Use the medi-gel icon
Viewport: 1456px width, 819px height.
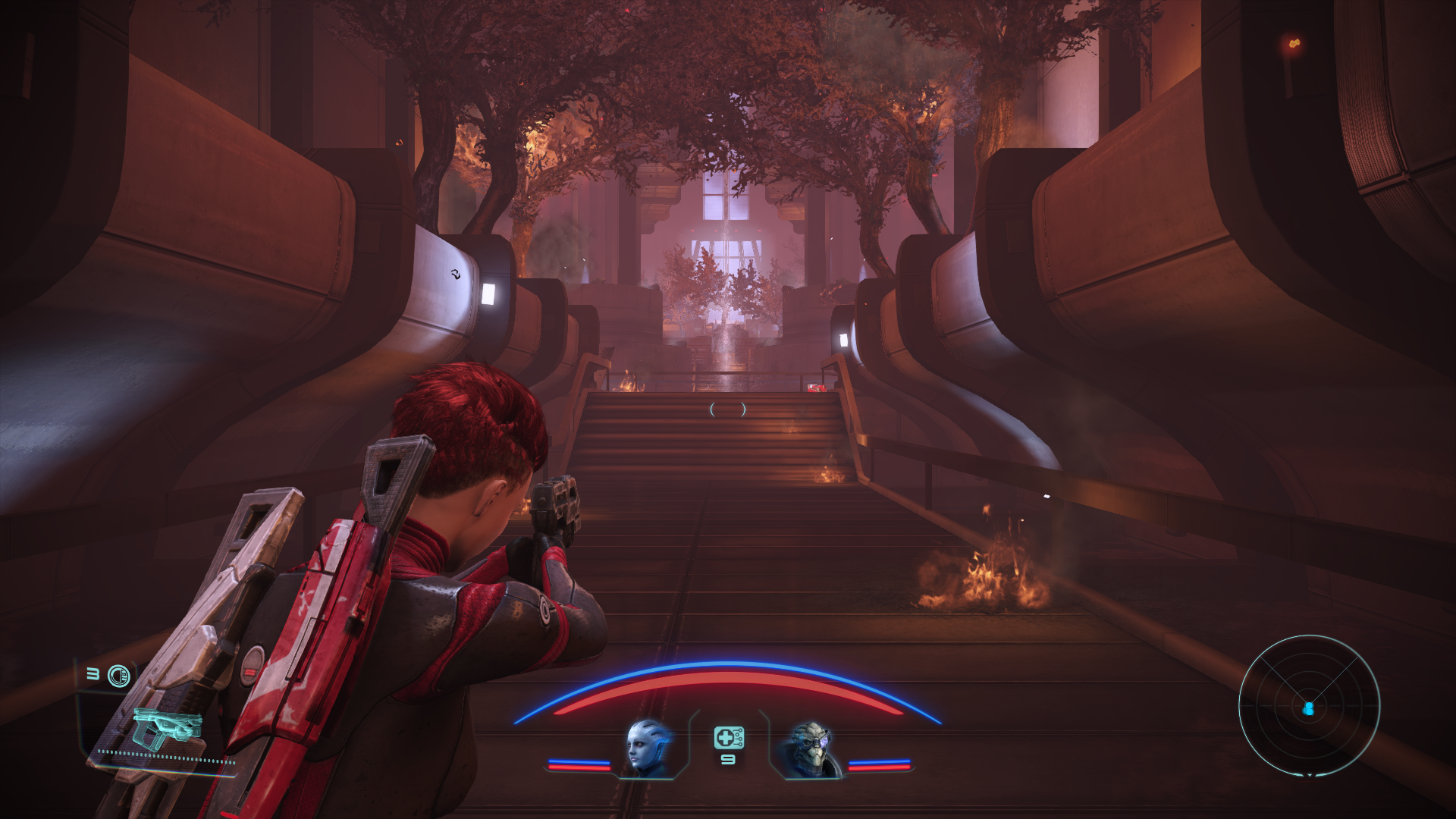(728, 737)
